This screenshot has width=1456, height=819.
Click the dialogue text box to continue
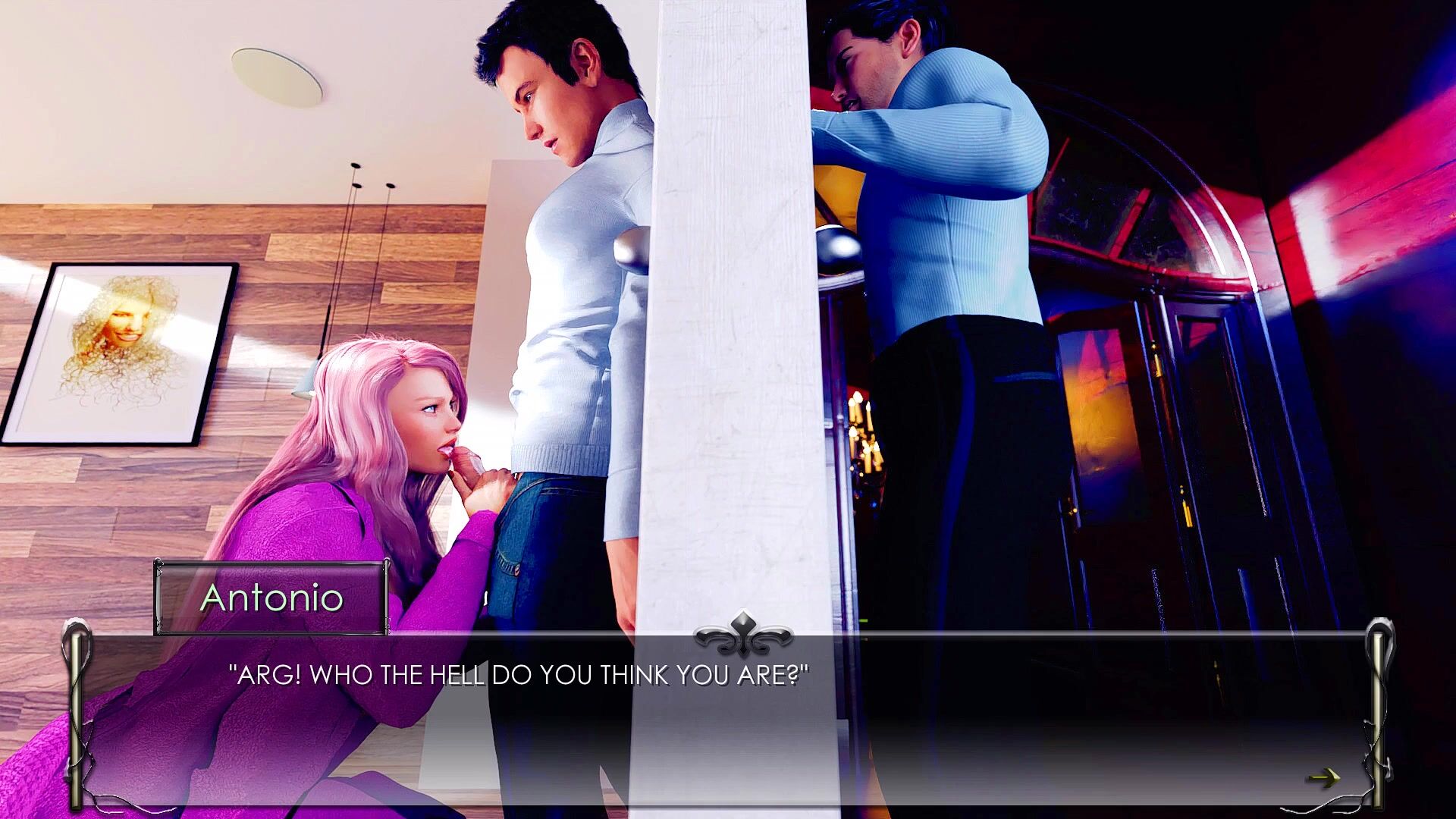[728, 720]
